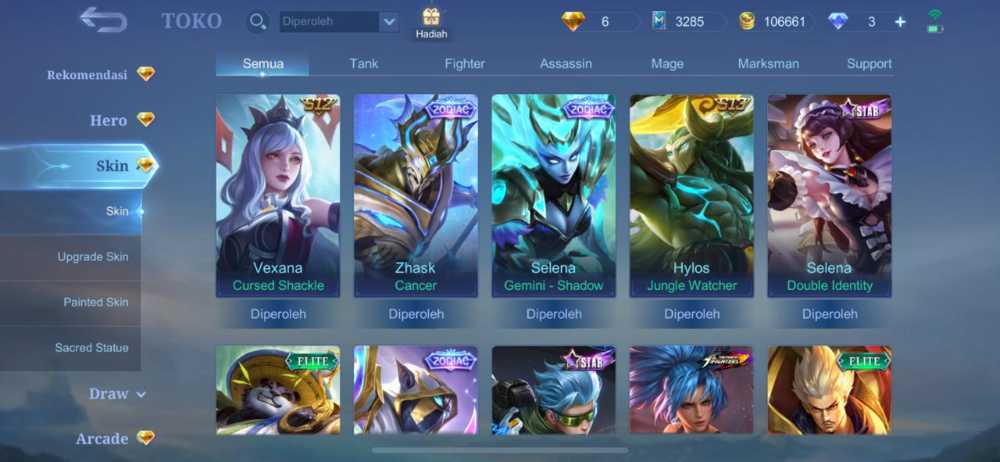Switch to the Tank tab
1000x462 pixels.
coord(364,63)
